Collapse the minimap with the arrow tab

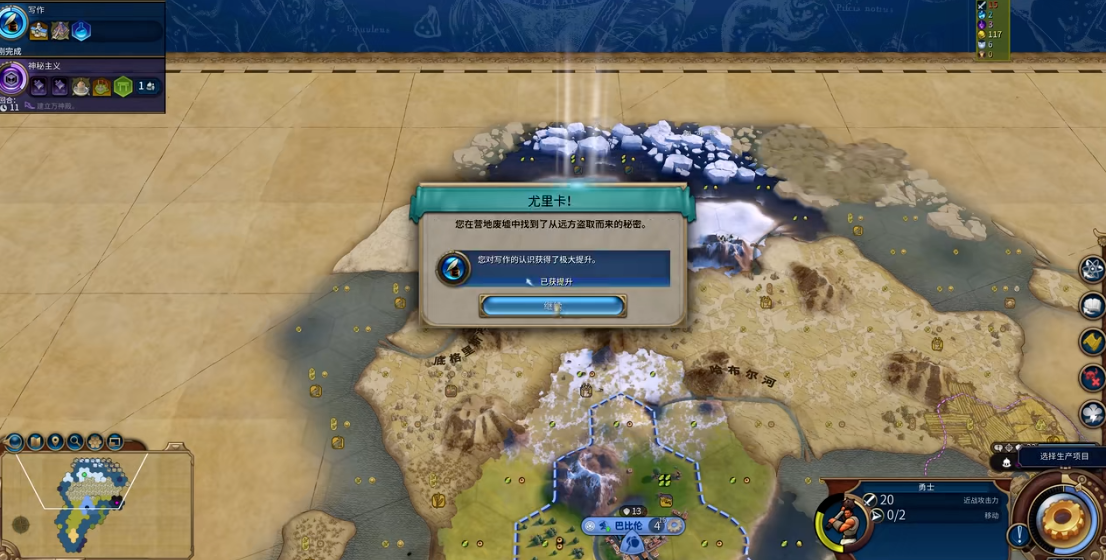pos(174,448)
